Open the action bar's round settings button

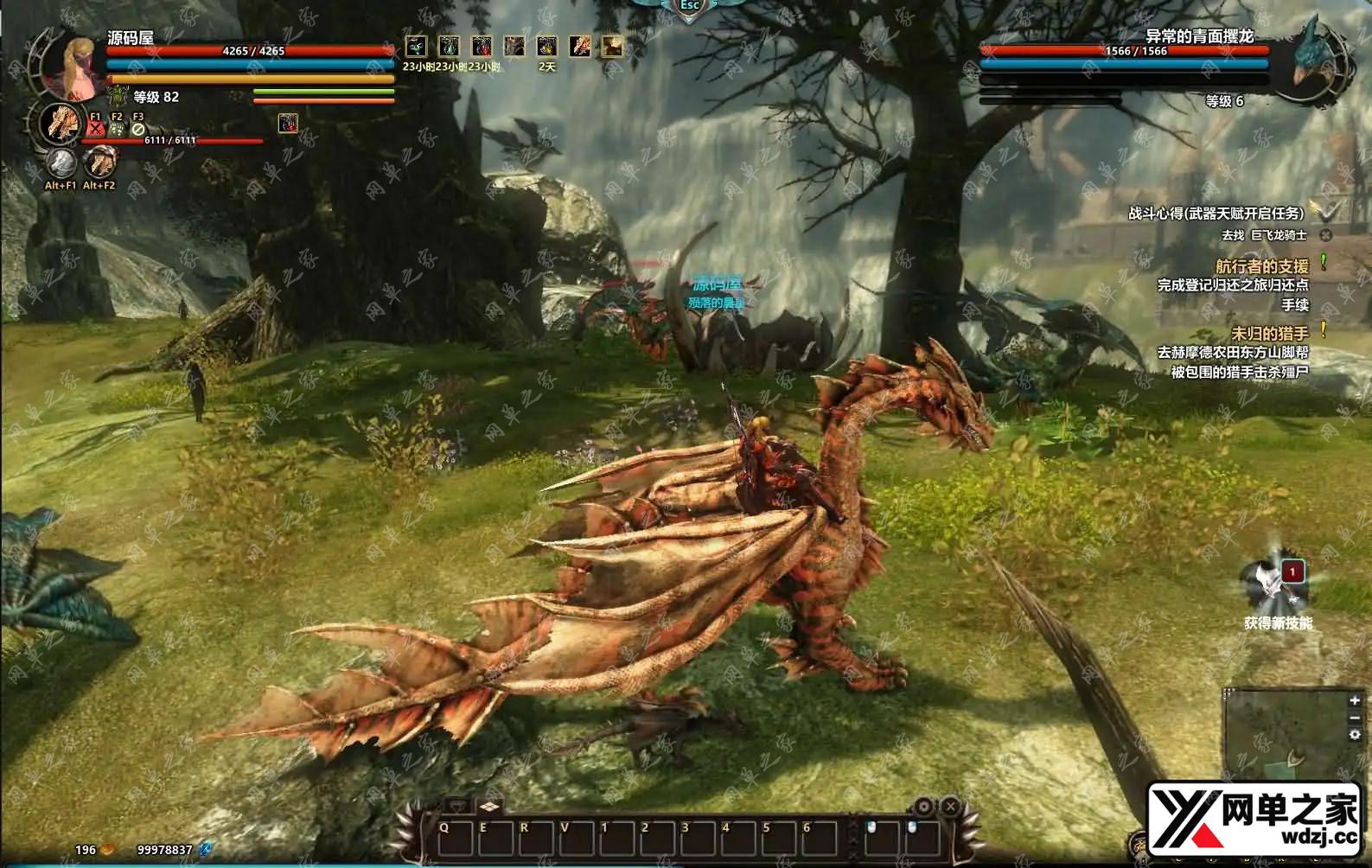(923, 807)
